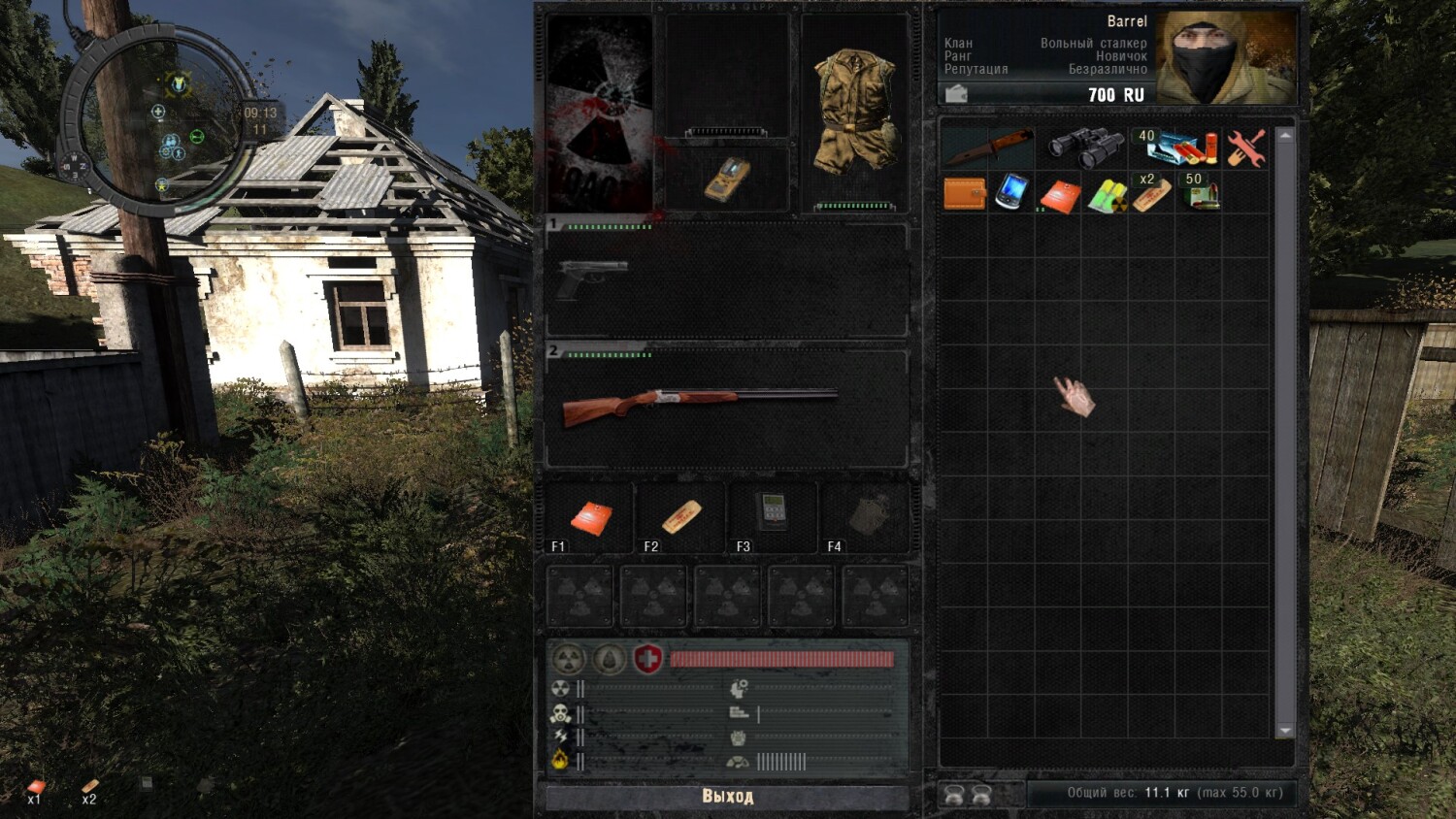Choose the F2 quick slot bandage
The height and width of the screenshot is (819, 1456).
(x=681, y=516)
